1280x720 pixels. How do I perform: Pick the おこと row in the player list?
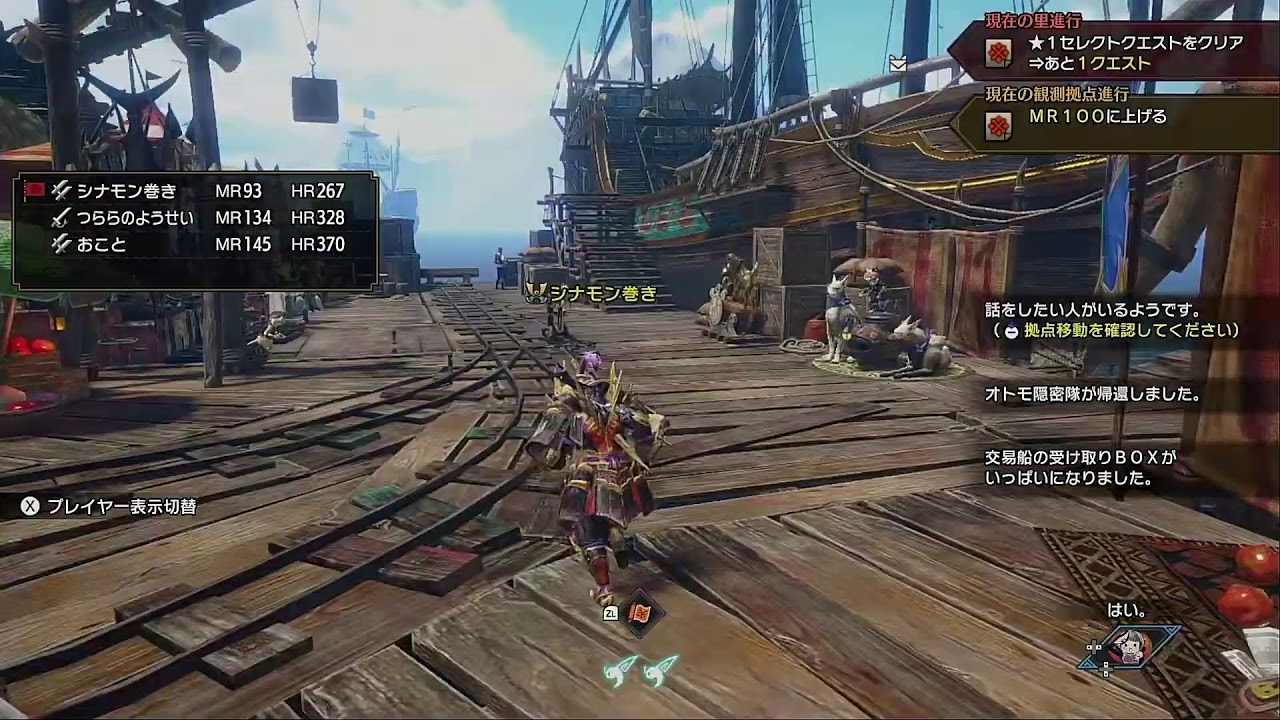click(x=195, y=245)
